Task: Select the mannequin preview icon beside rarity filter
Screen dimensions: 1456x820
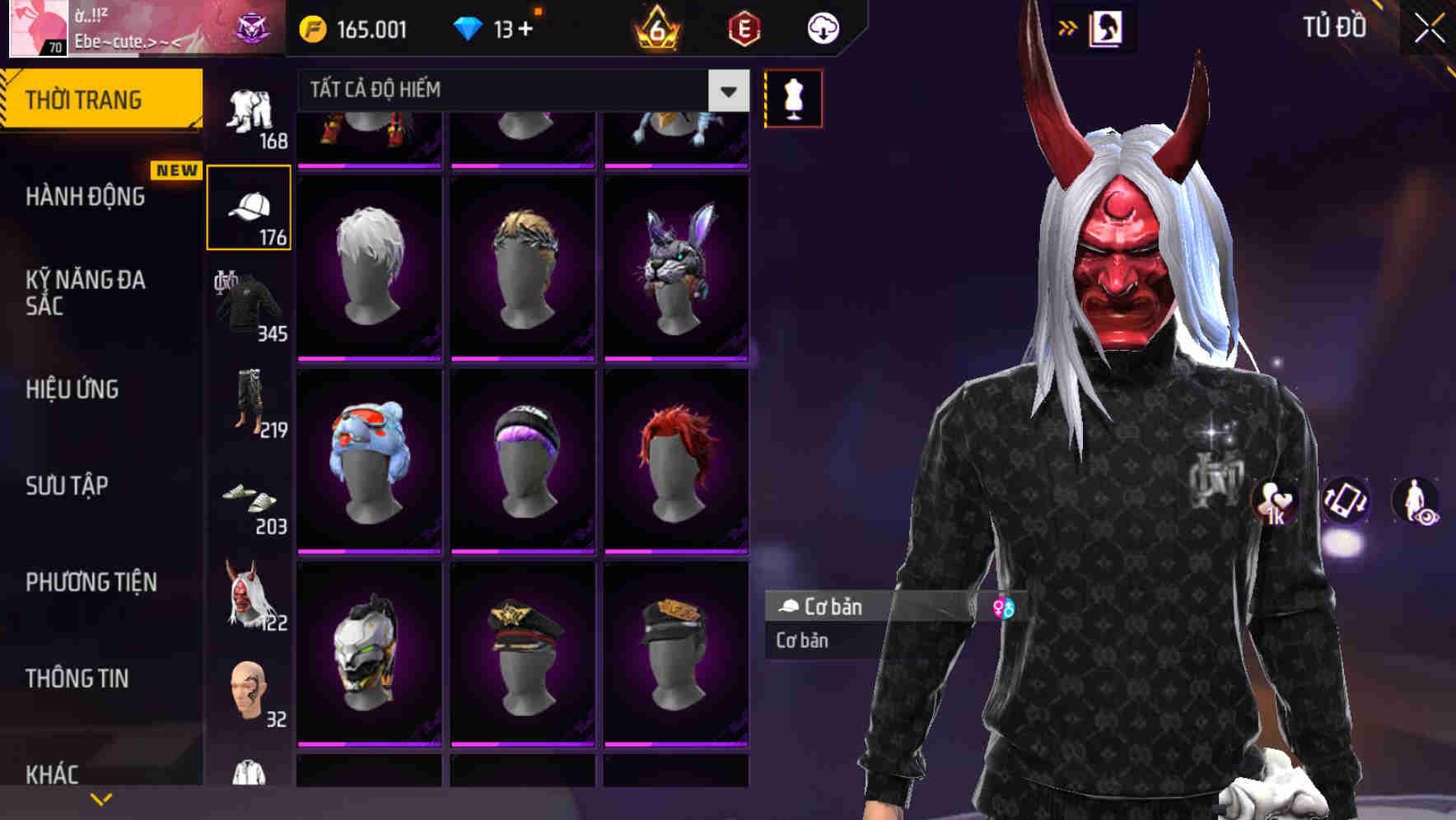Action: click(x=793, y=97)
